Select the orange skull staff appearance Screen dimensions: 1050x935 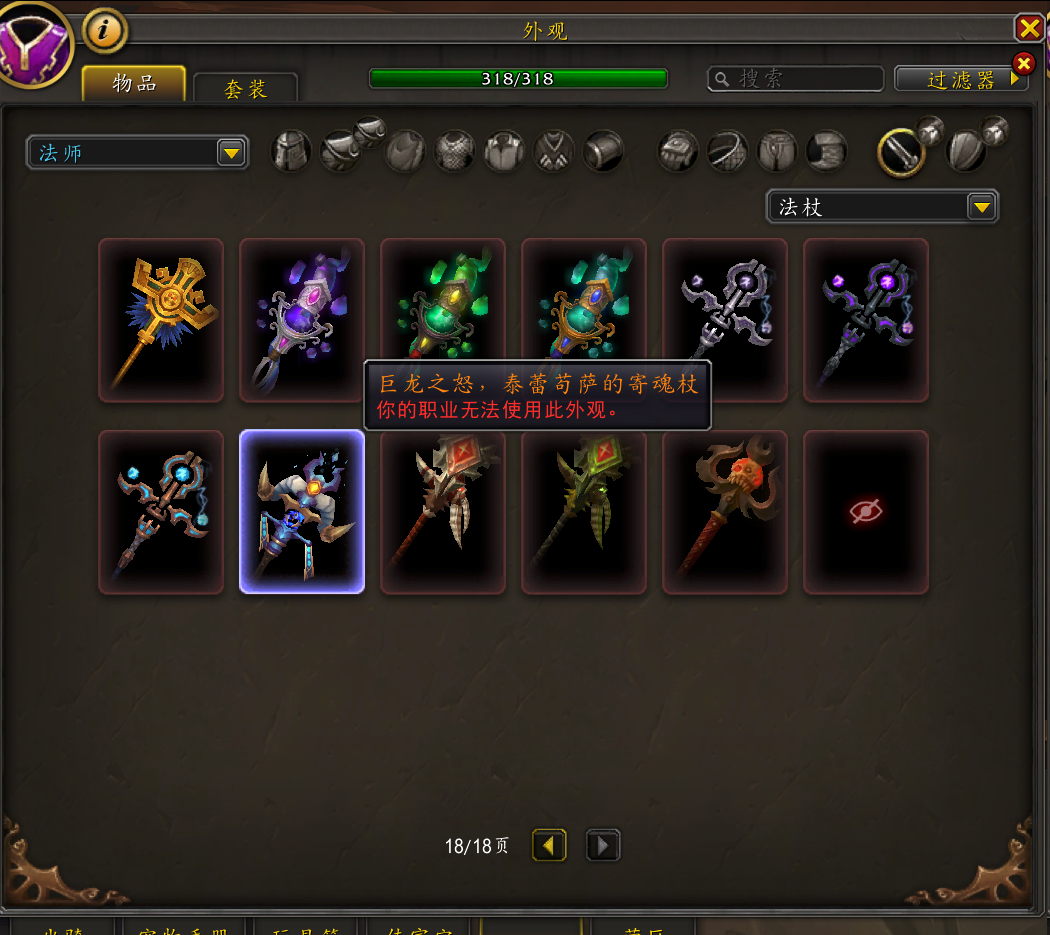click(x=725, y=512)
